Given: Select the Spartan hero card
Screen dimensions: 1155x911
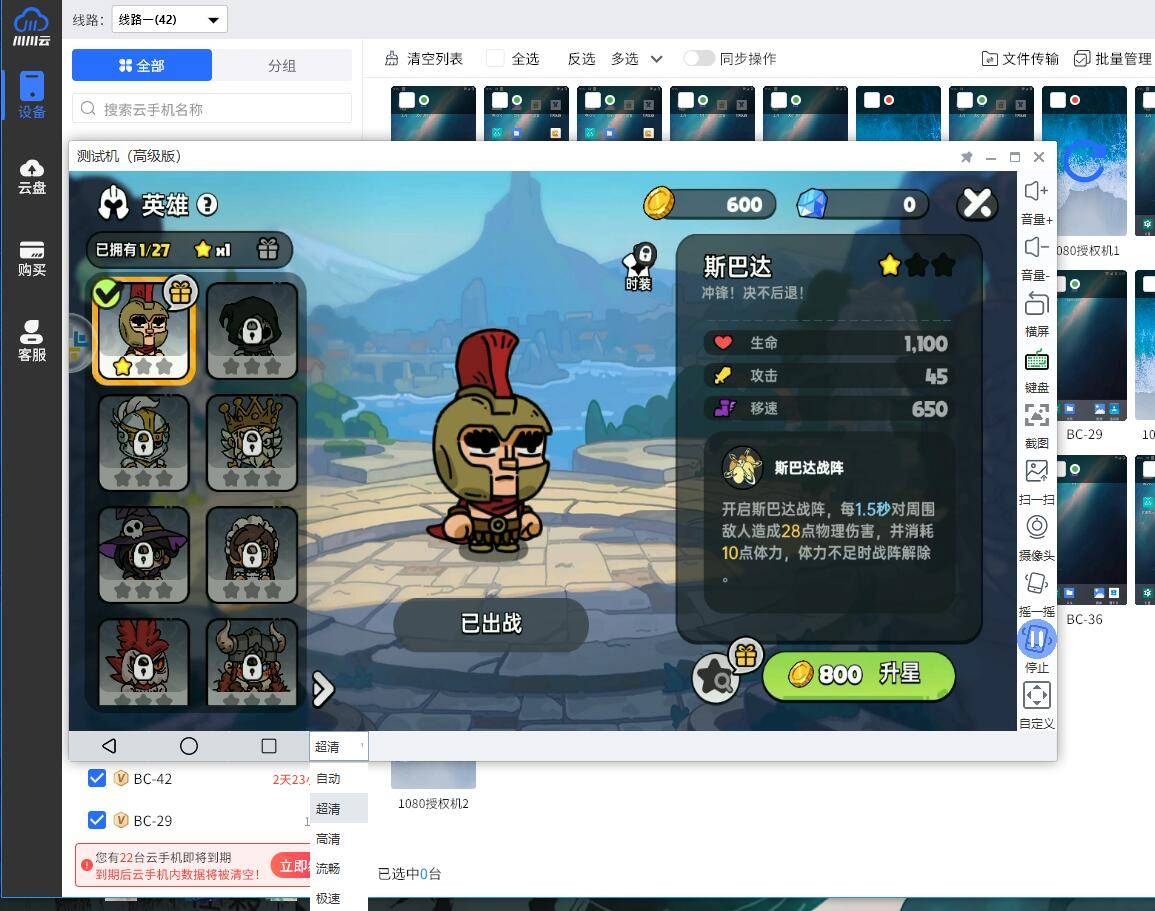Looking at the screenshot, I should (x=143, y=331).
